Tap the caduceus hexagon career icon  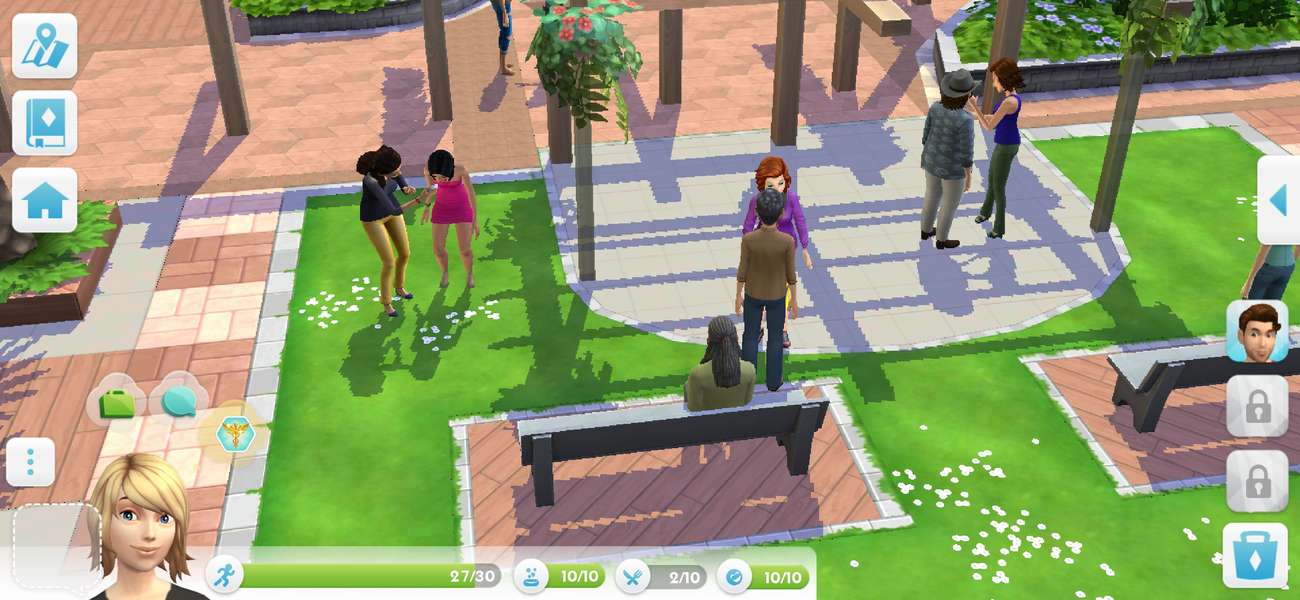(235, 434)
